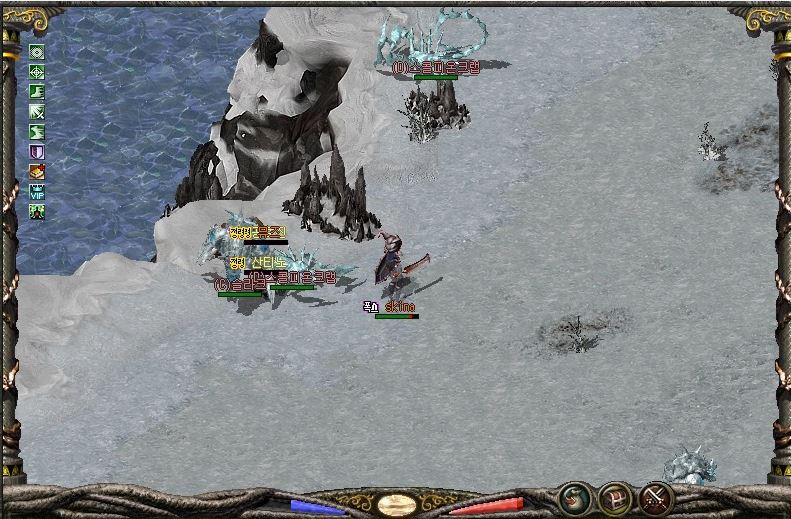Open the red book icon
This screenshot has width=791, height=519.
37,172
